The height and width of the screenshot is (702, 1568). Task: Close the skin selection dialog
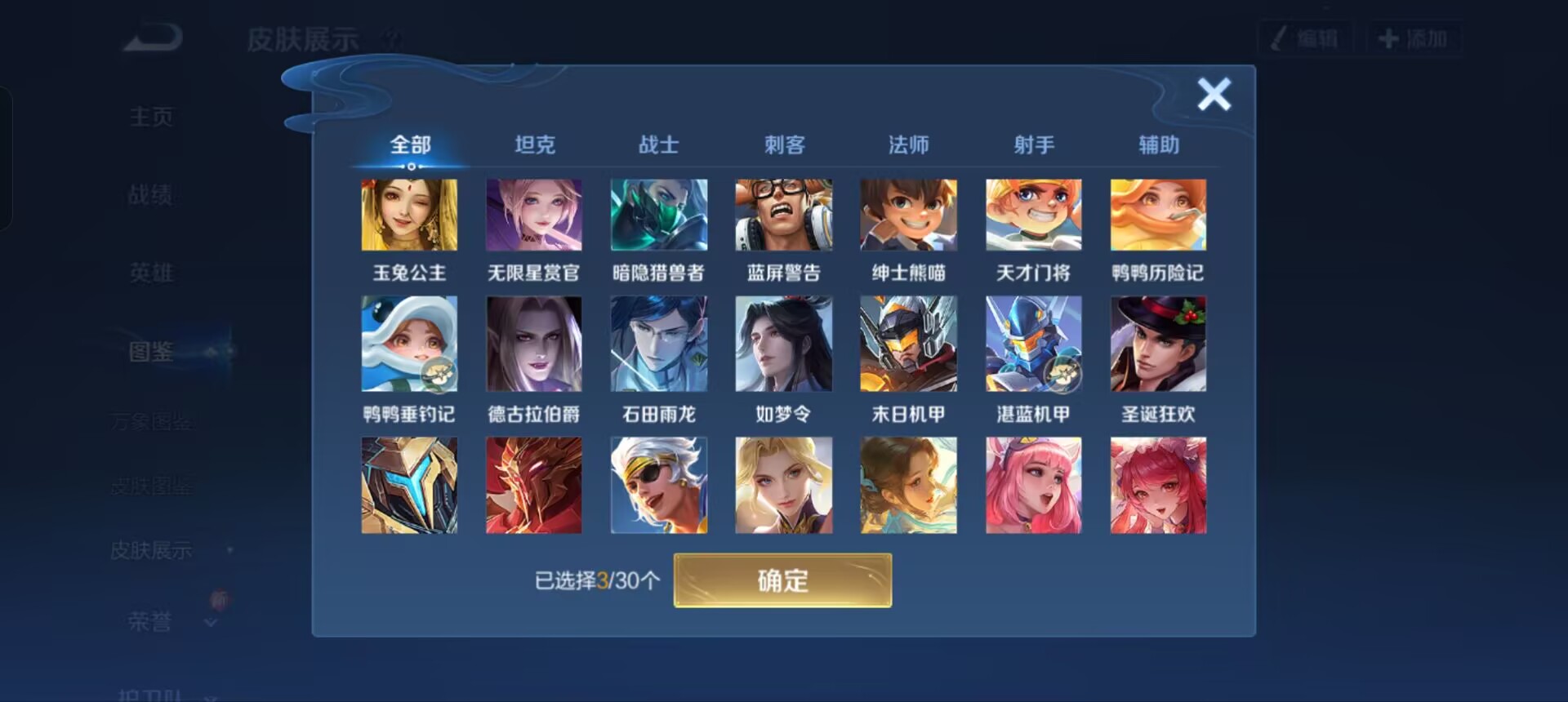[x=1214, y=94]
